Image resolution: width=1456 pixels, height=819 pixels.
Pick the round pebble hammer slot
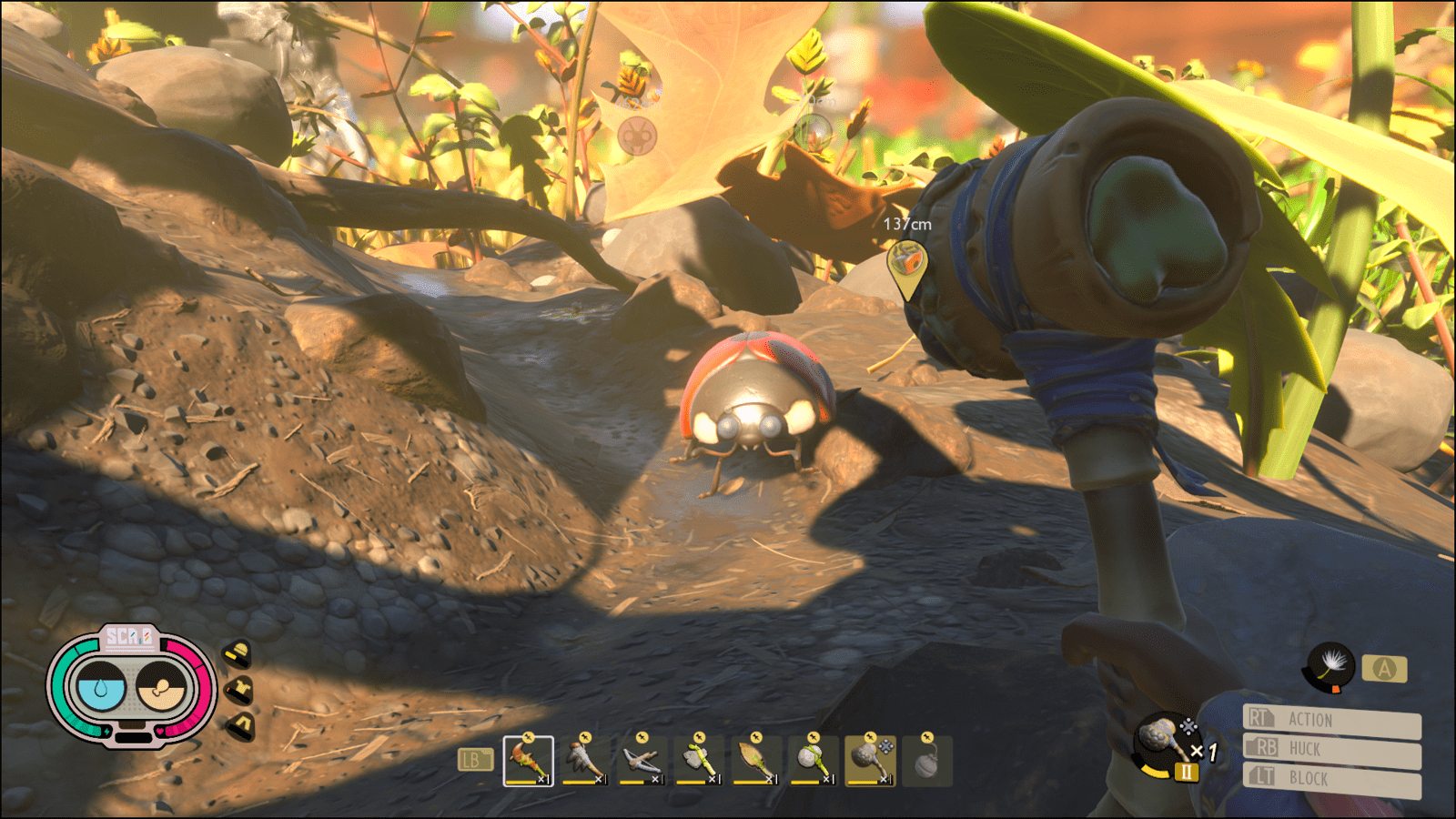pos(813,761)
